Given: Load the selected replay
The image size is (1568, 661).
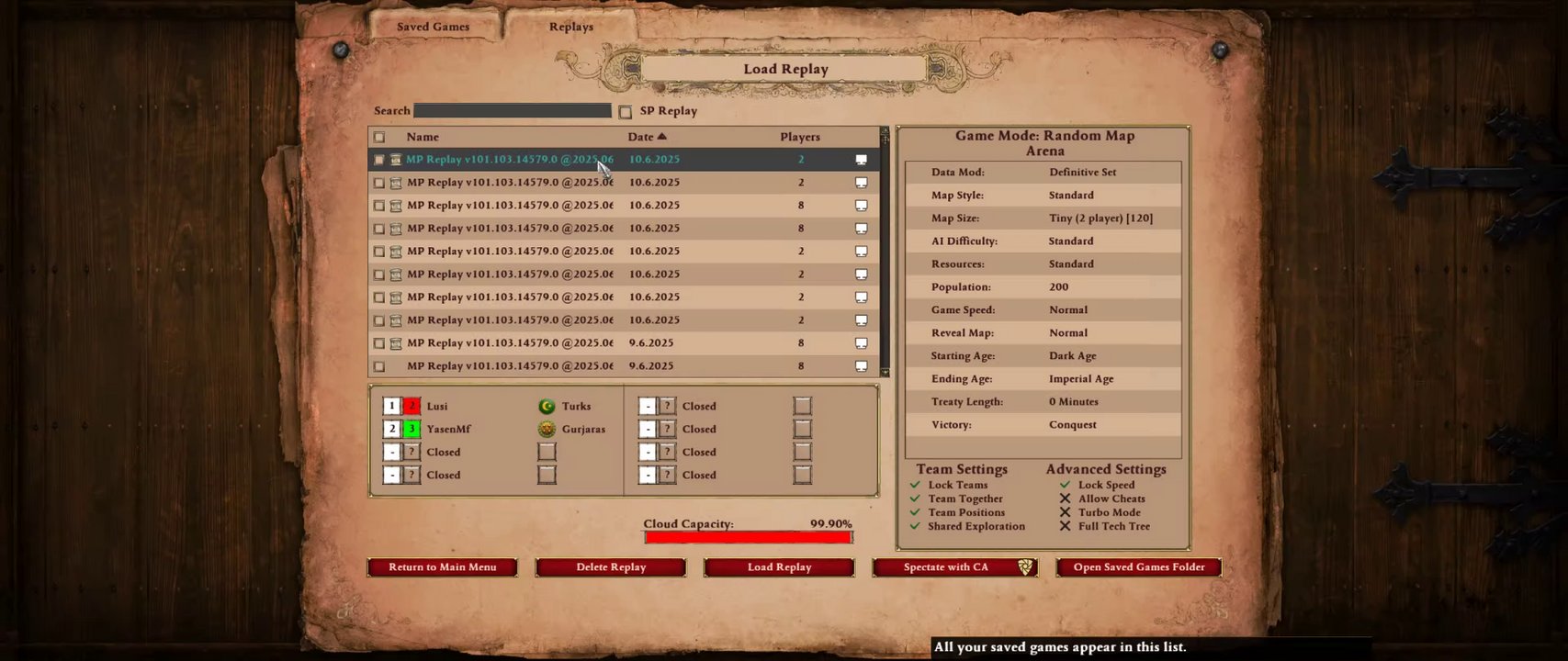Looking at the screenshot, I should click(779, 567).
